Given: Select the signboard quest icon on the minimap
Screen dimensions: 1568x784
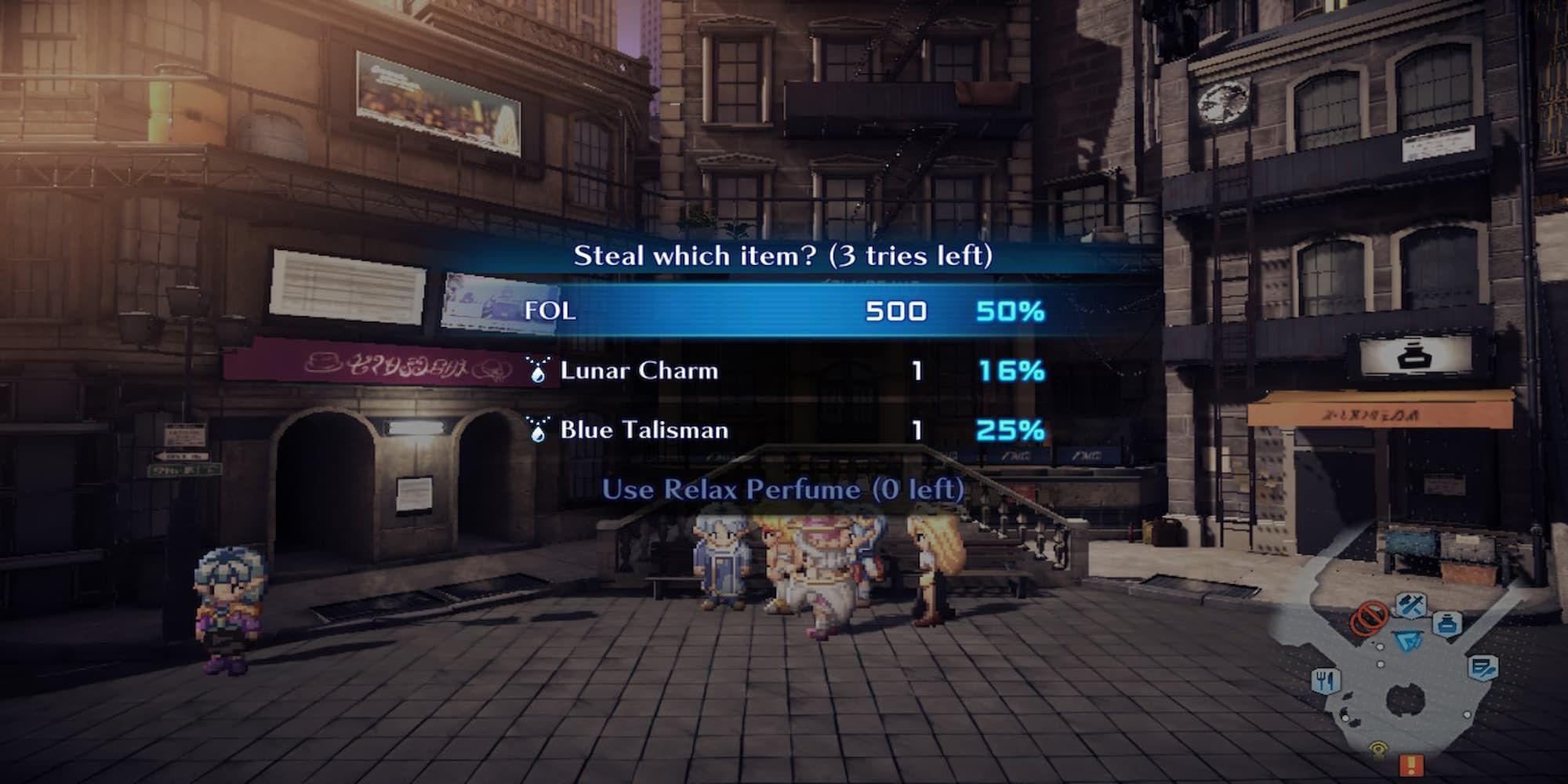Looking at the screenshot, I should (x=1483, y=667).
